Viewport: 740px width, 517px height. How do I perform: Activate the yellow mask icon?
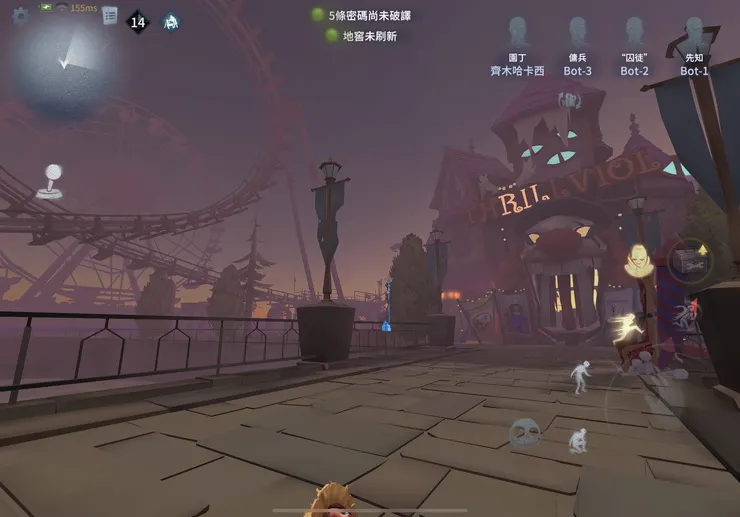(637, 261)
